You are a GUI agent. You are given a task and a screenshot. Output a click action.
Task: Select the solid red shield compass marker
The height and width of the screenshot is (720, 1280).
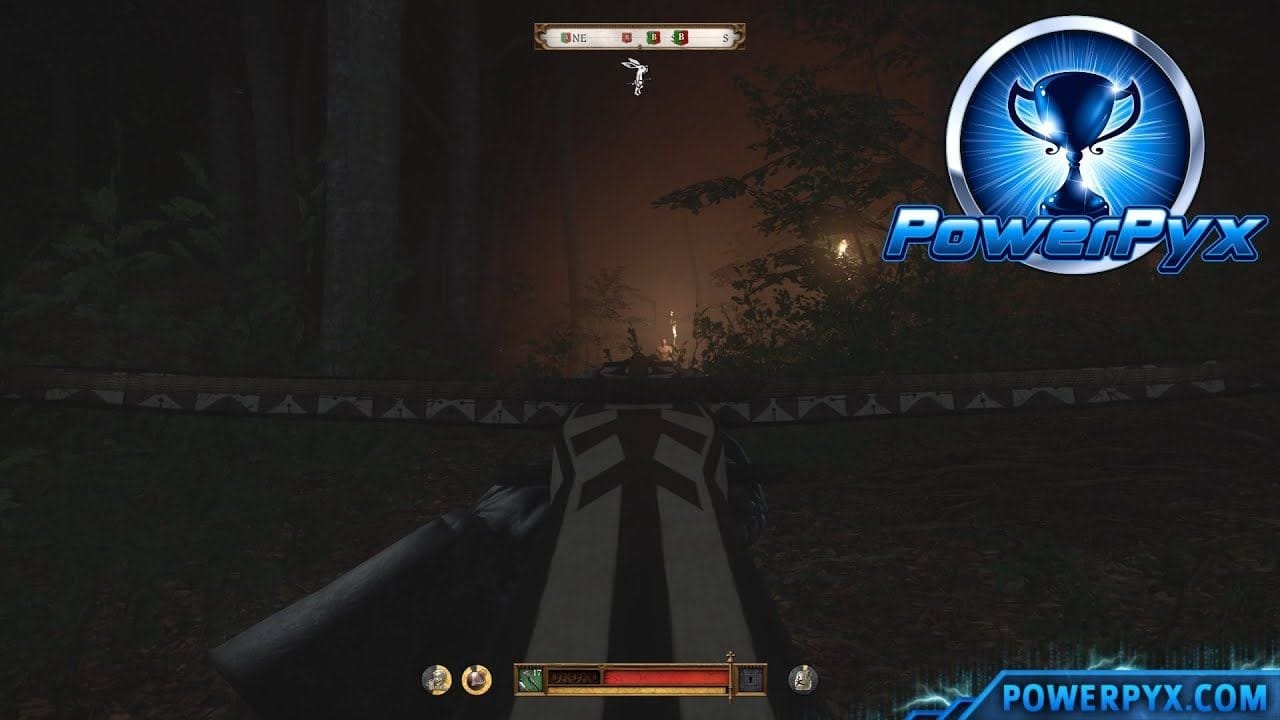point(627,39)
